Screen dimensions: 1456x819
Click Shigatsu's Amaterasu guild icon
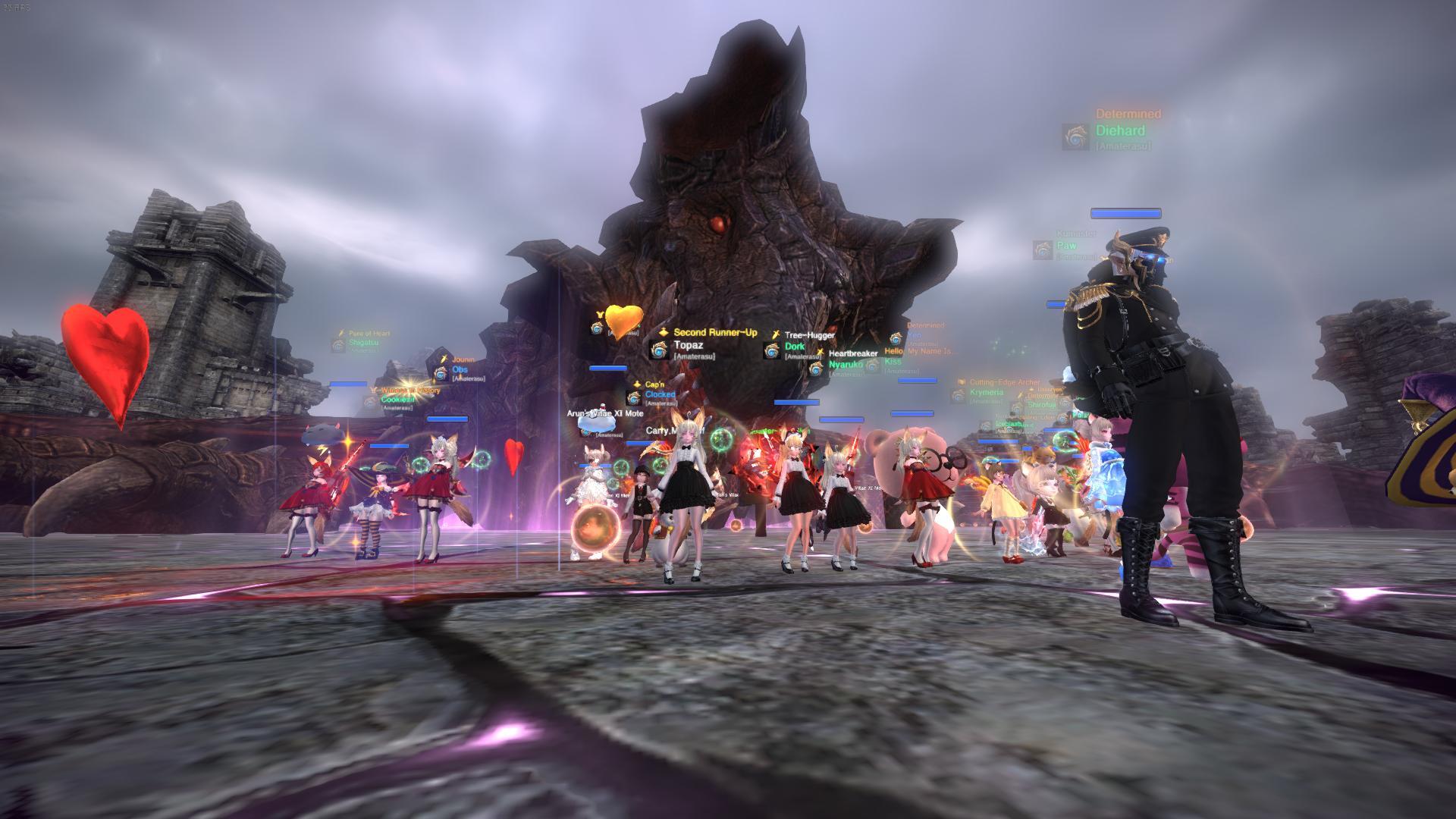[x=337, y=346]
